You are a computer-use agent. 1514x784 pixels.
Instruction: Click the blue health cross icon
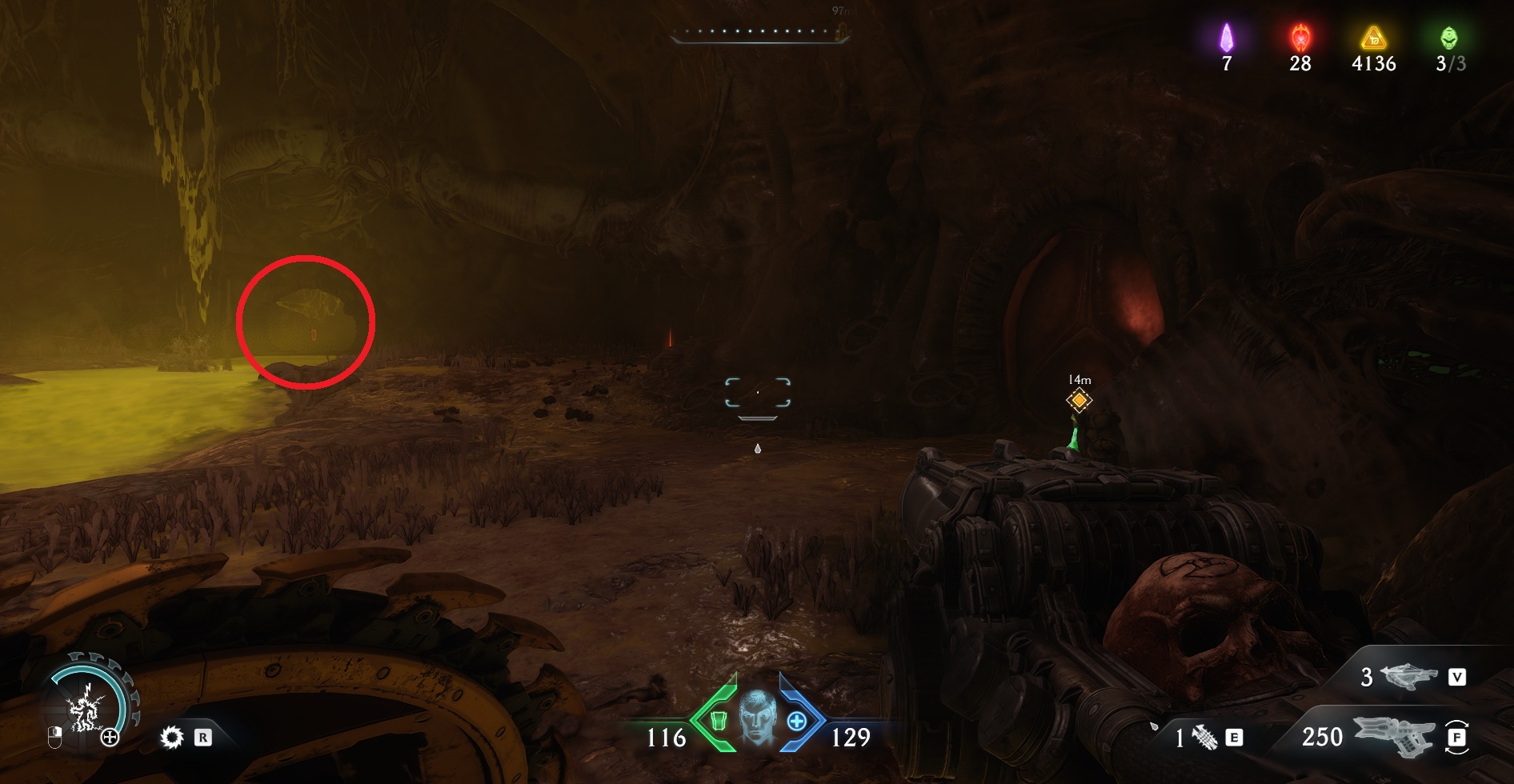click(797, 722)
